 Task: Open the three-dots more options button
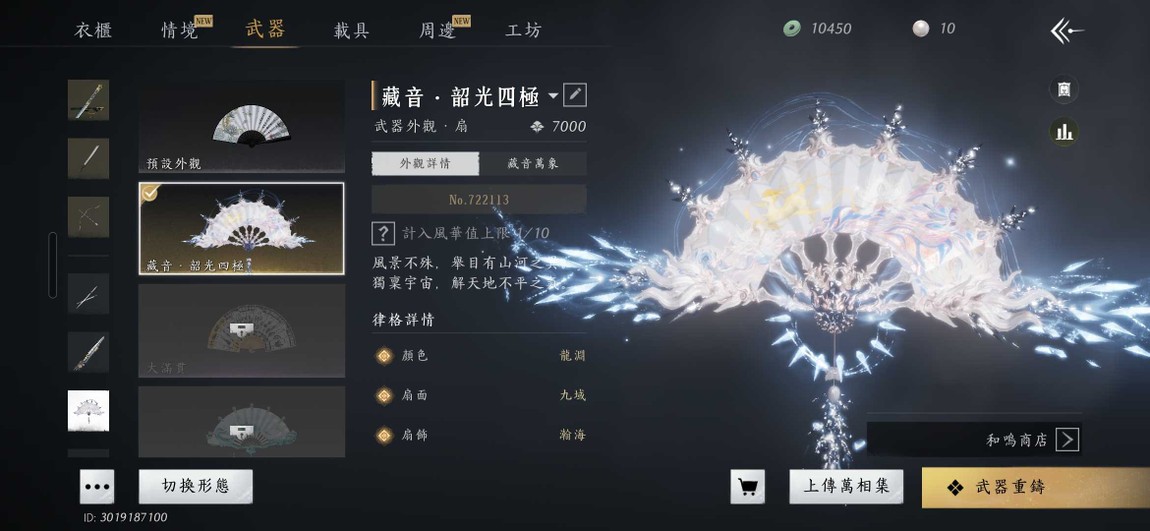coord(97,486)
